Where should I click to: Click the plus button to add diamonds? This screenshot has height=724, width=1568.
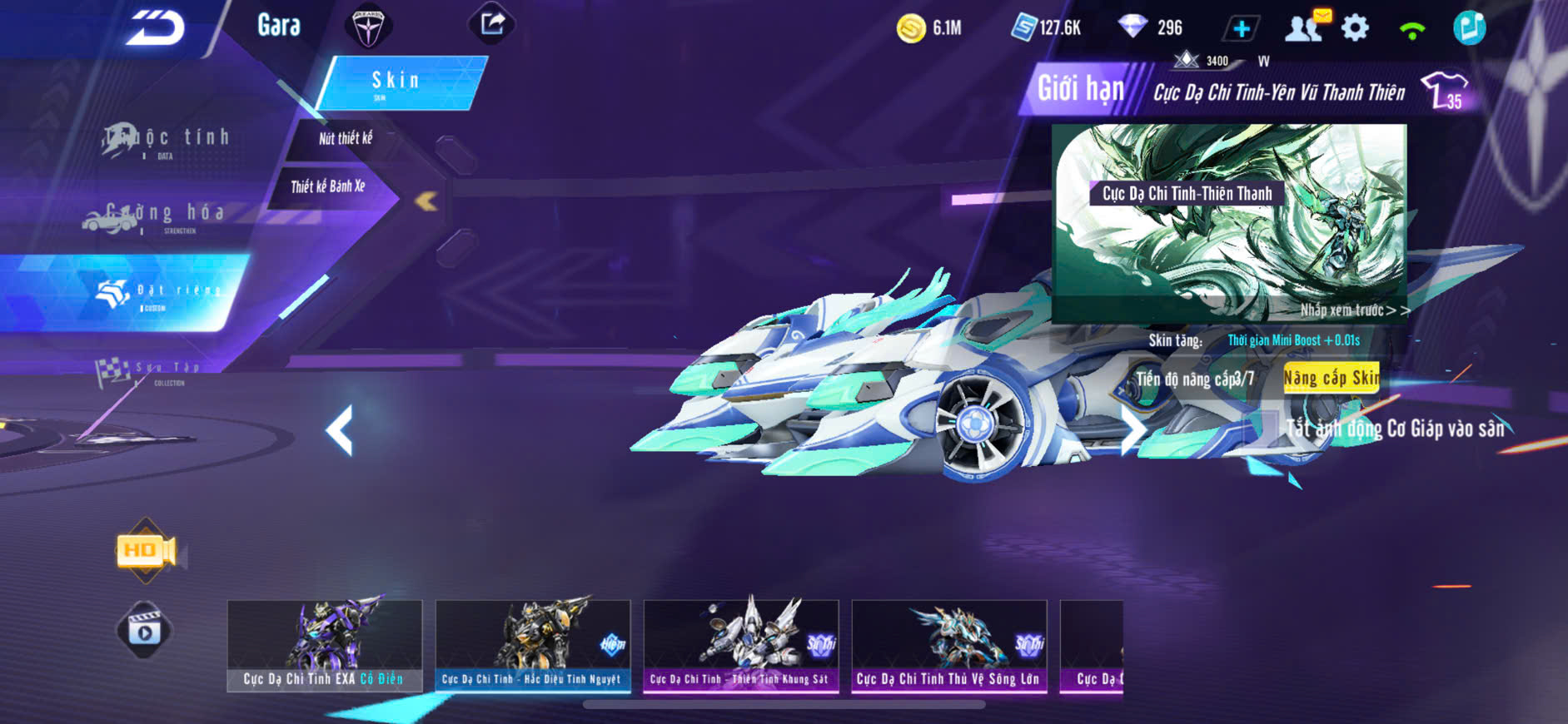point(1241,29)
